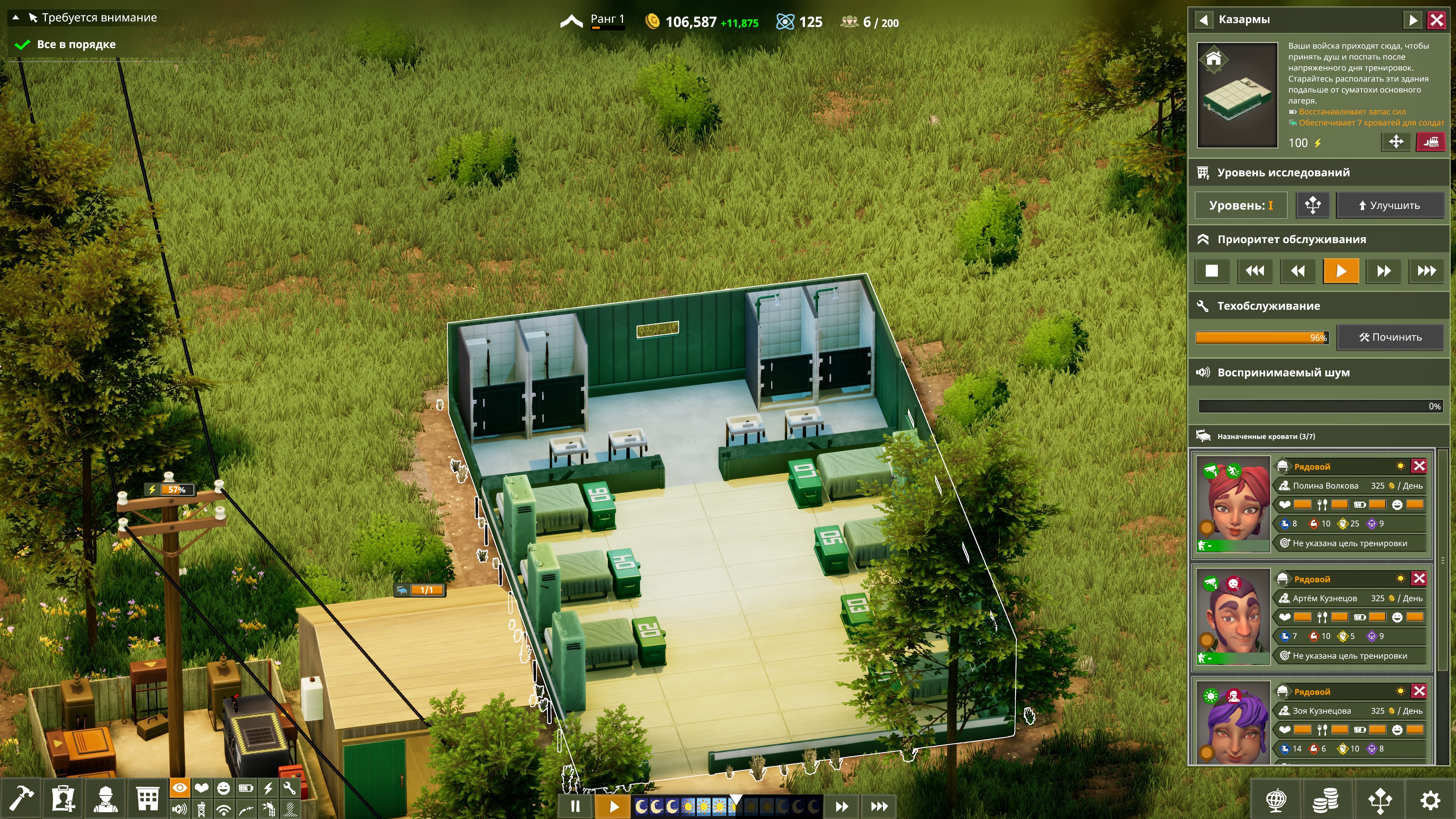Screen dimensions: 1456x819
Task: Open the coin stack finances screen
Action: click(x=1325, y=800)
